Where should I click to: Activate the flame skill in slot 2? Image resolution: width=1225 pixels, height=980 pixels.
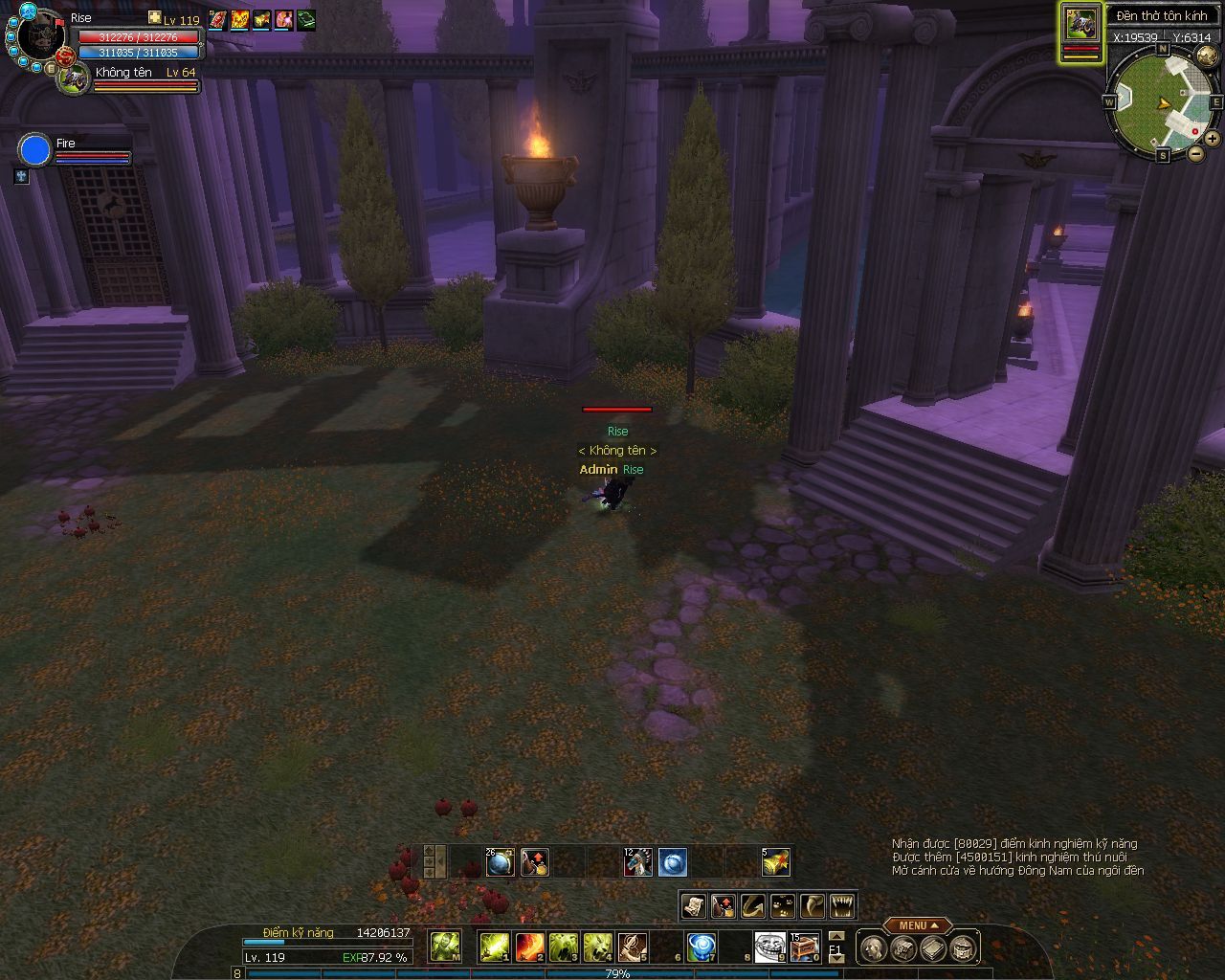pyautogui.click(x=530, y=947)
